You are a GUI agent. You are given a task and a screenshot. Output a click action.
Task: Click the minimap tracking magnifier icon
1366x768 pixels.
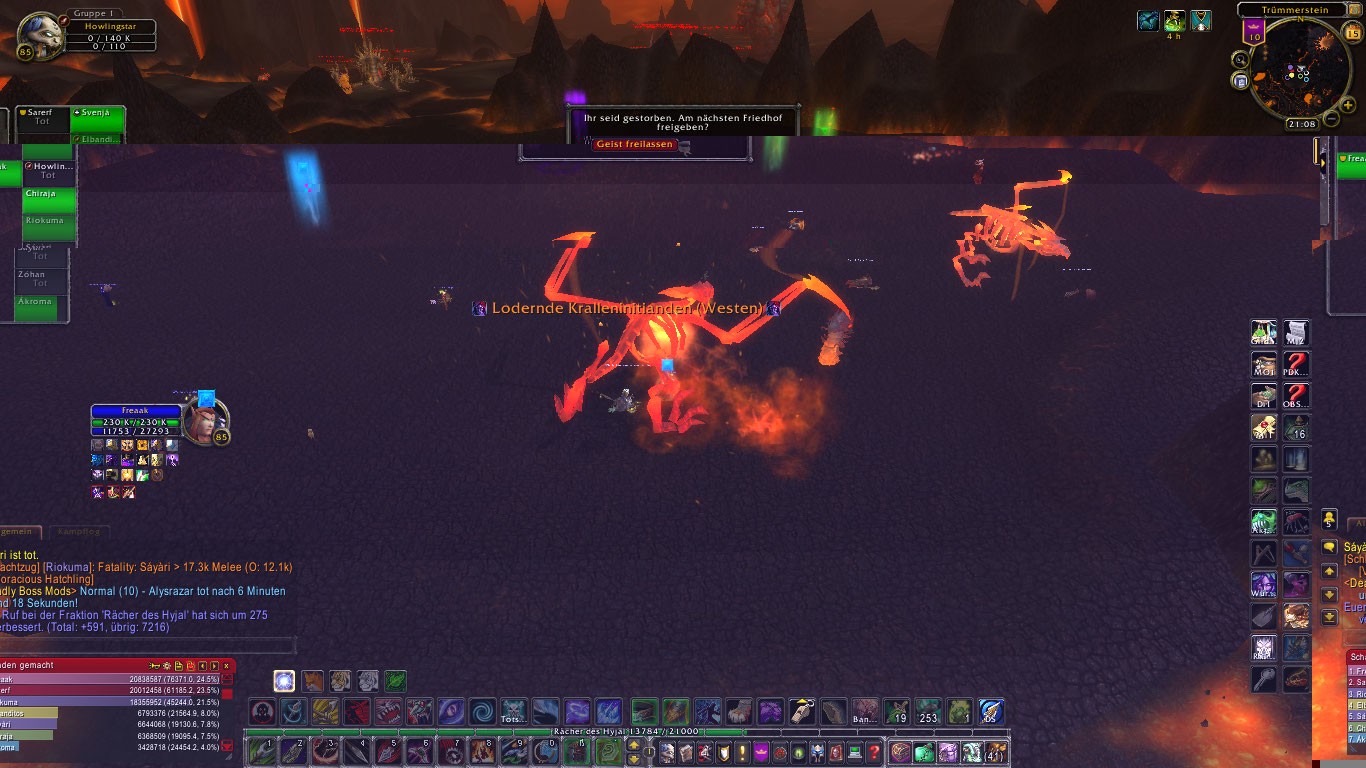[1240, 60]
